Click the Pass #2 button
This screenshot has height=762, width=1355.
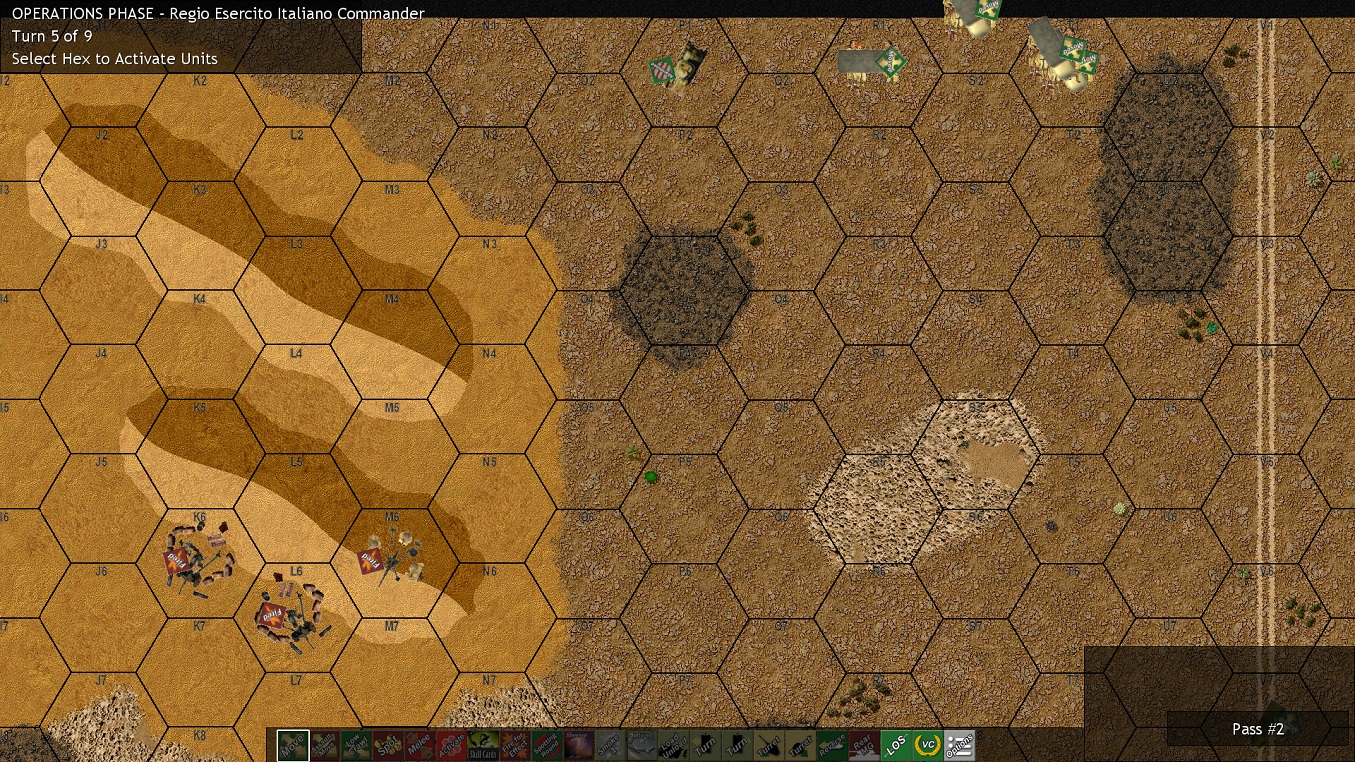pyautogui.click(x=1258, y=729)
